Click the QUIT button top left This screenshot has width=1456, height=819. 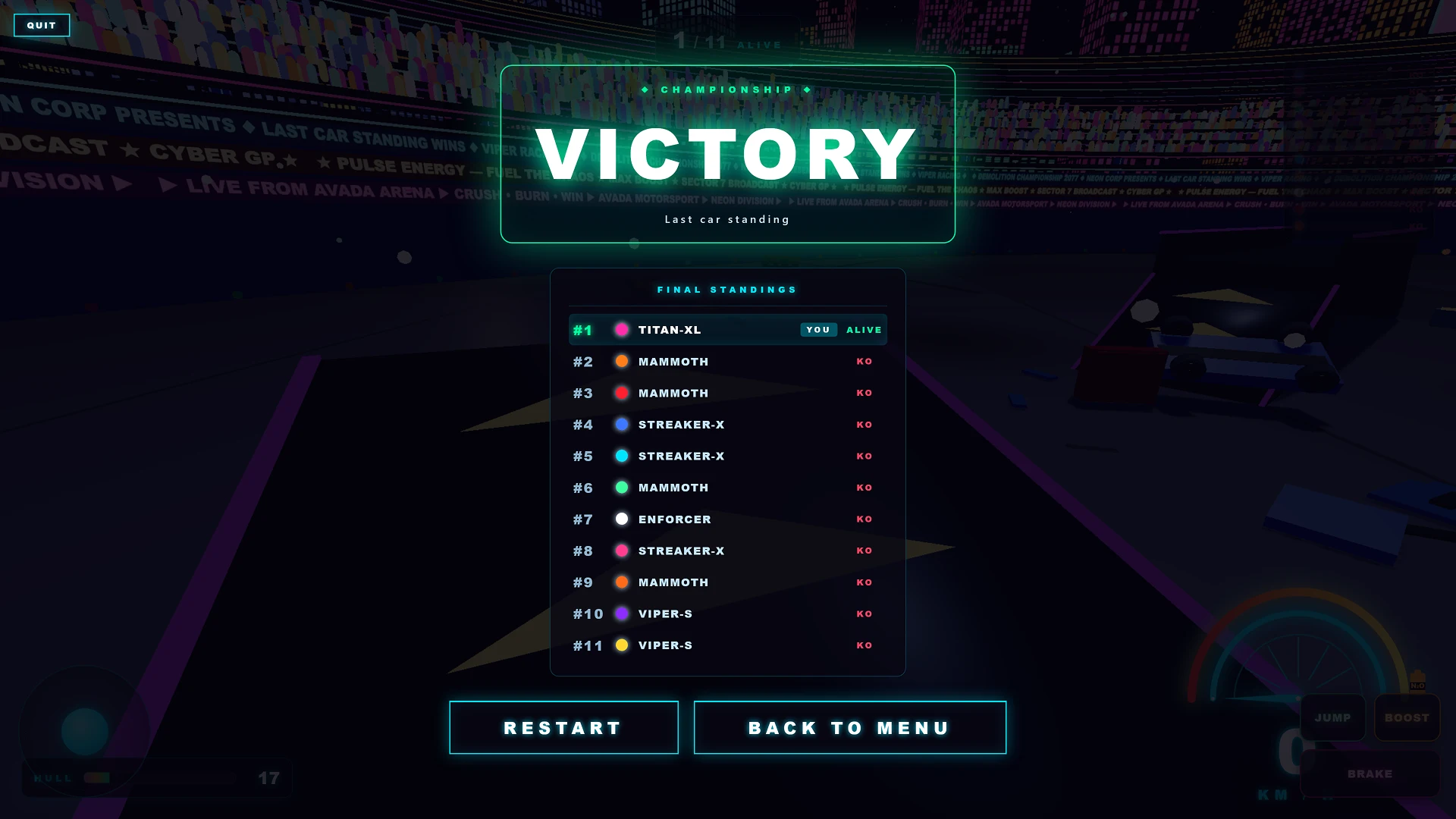(42, 25)
